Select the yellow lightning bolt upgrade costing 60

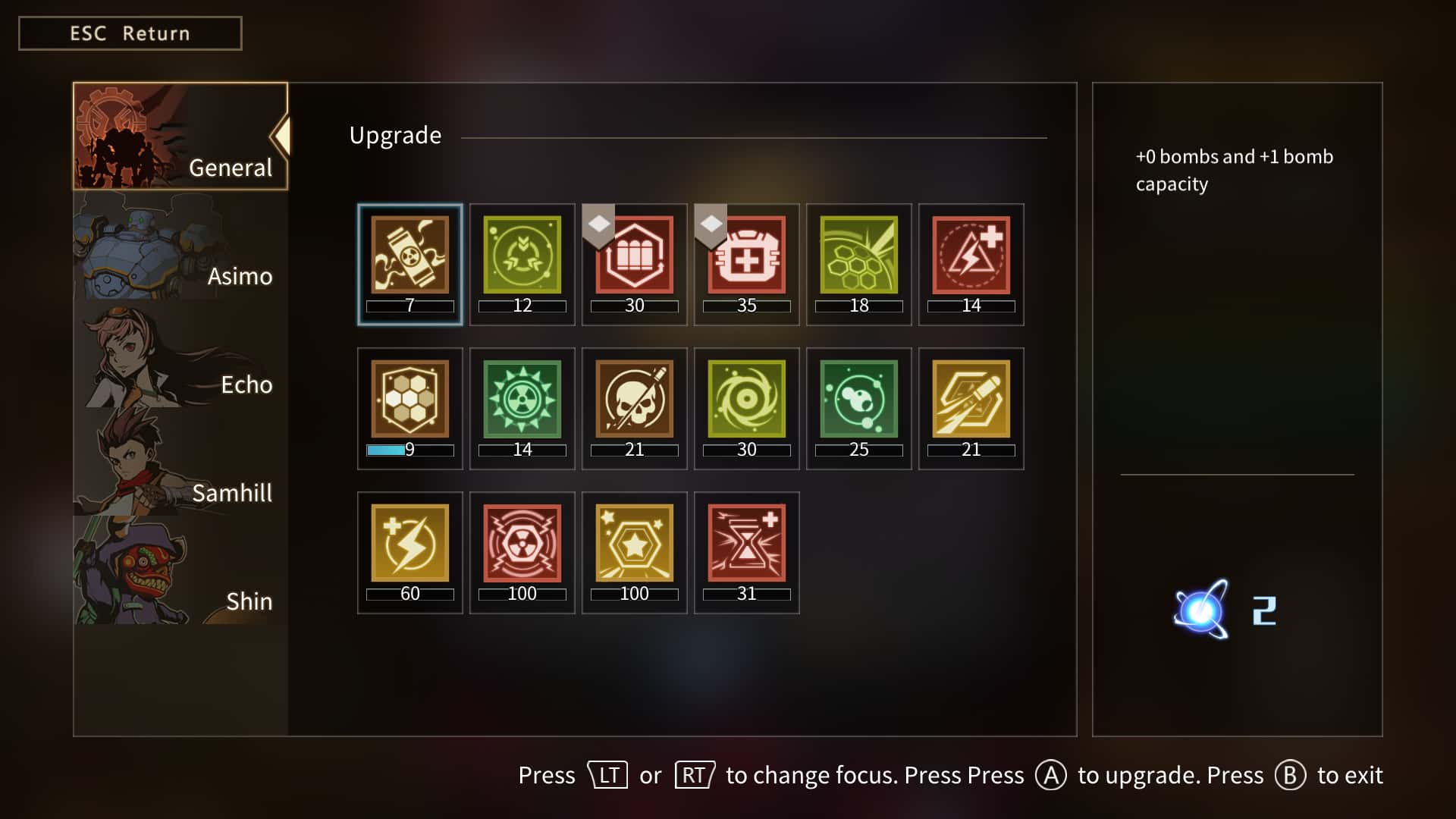click(409, 544)
